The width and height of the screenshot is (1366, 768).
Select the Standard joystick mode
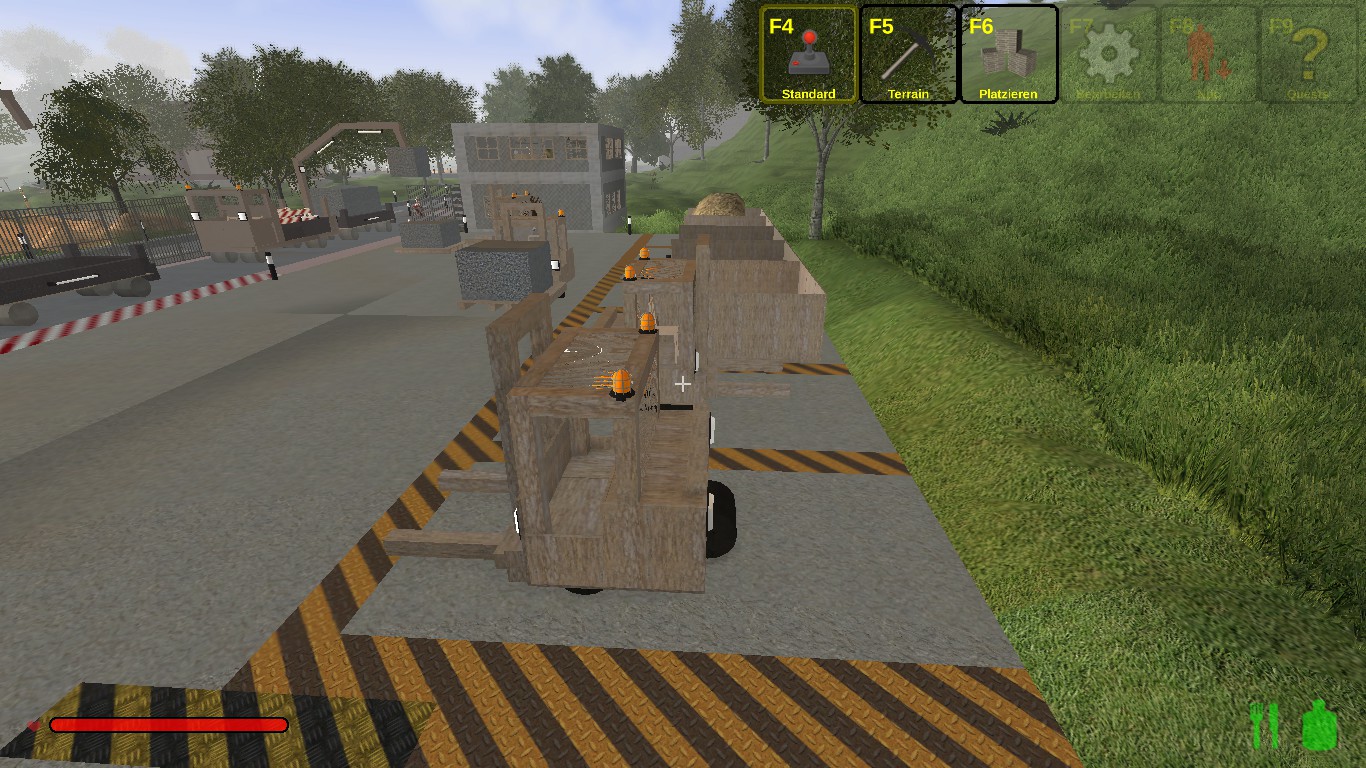[808, 54]
